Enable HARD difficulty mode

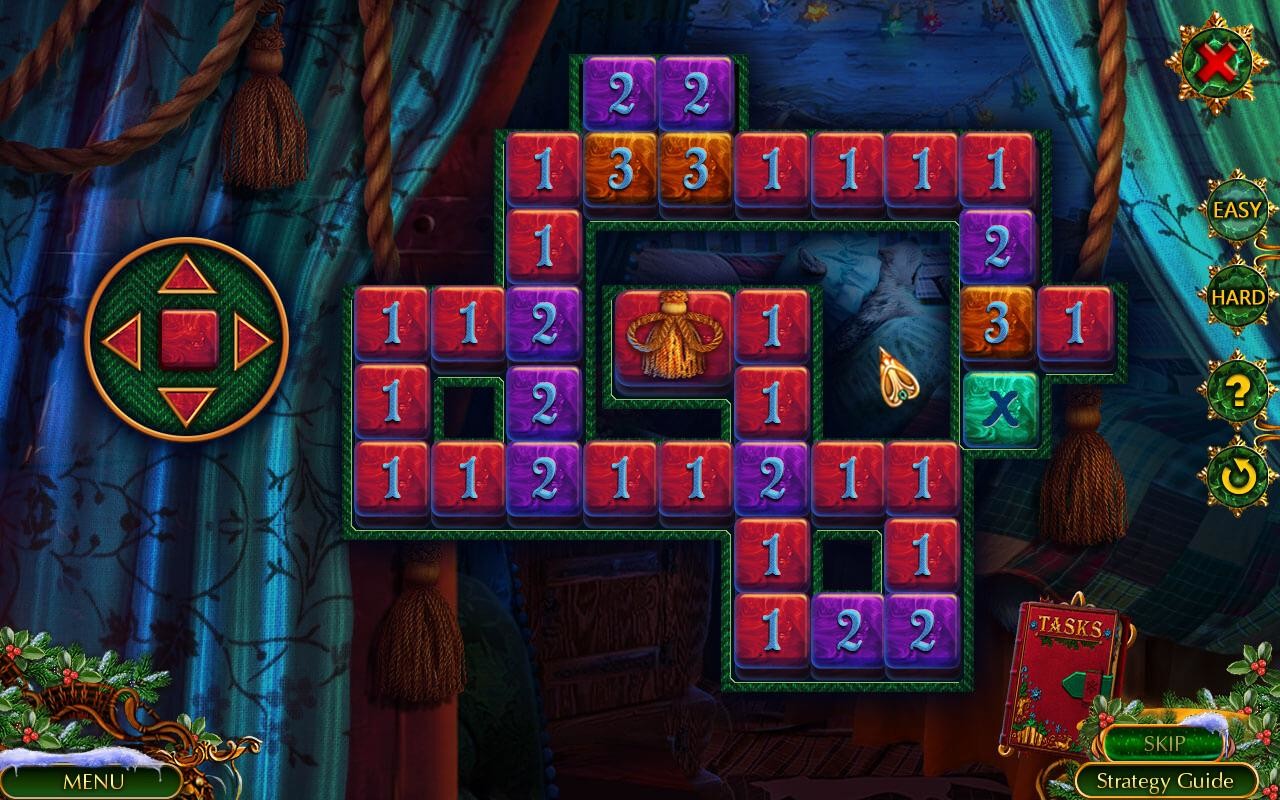1236,297
